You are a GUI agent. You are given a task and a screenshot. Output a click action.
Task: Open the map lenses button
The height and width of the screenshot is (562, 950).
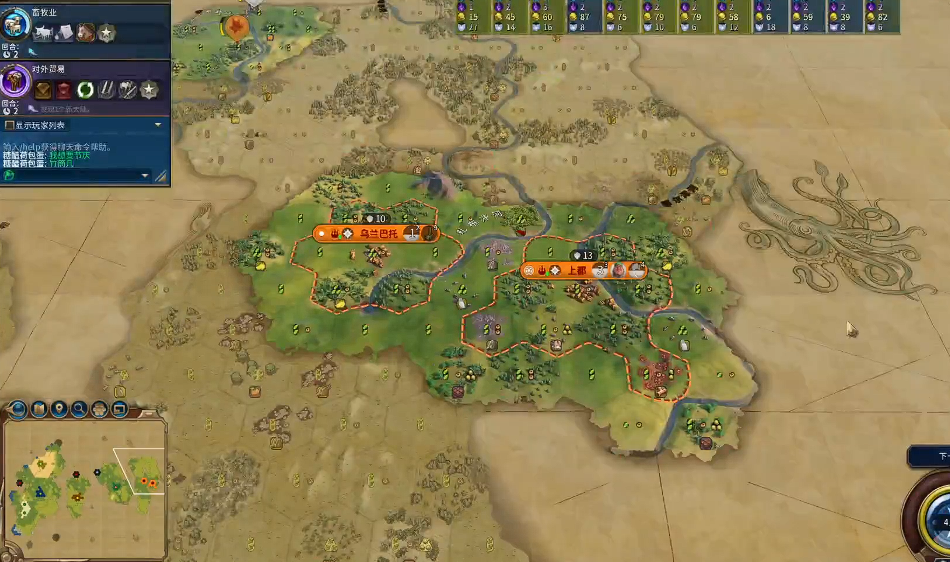(x=39, y=409)
